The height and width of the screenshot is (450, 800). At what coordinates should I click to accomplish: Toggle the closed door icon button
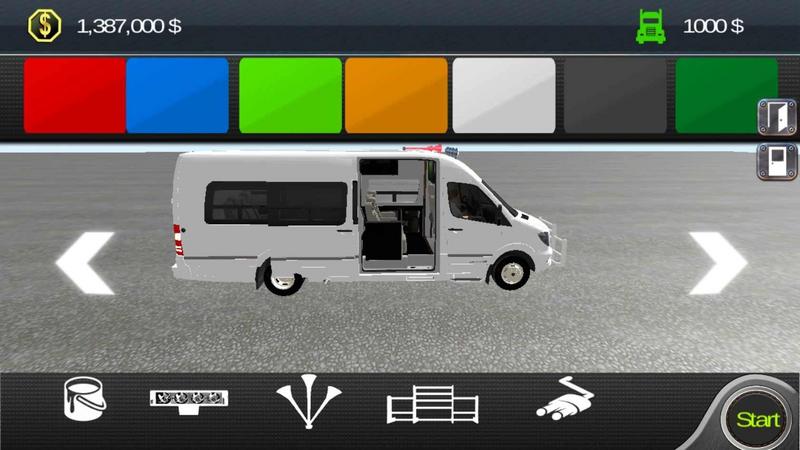click(x=777, y=160)
